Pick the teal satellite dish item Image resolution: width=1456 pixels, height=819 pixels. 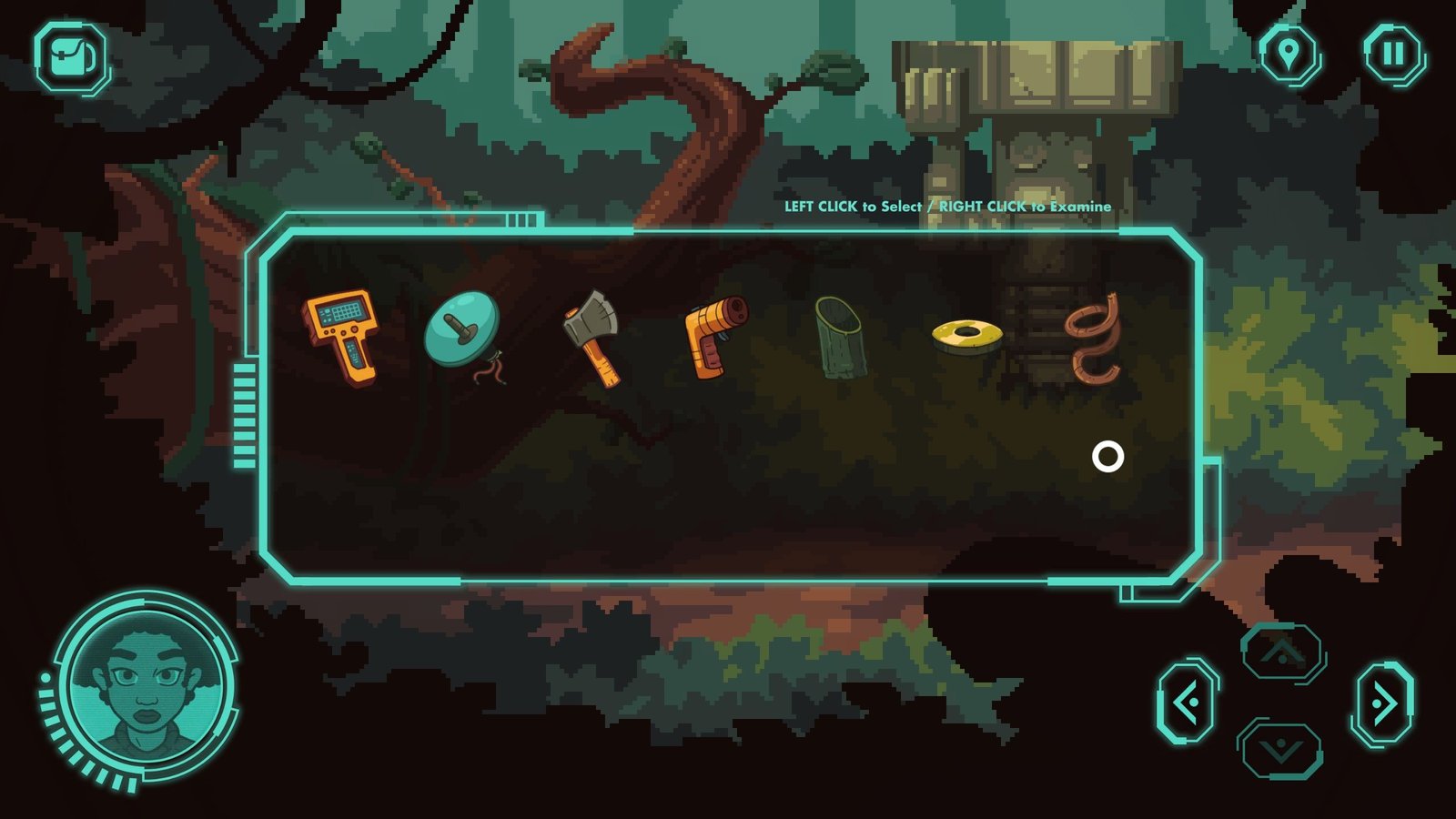point(463,331)
